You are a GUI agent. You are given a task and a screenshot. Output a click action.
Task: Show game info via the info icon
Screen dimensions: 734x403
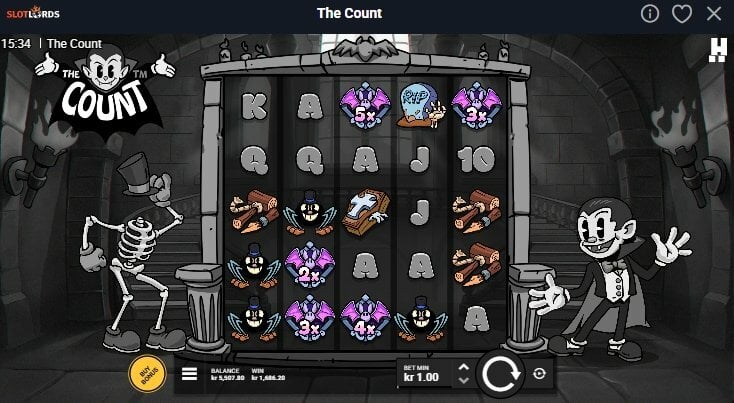(650, 14)
